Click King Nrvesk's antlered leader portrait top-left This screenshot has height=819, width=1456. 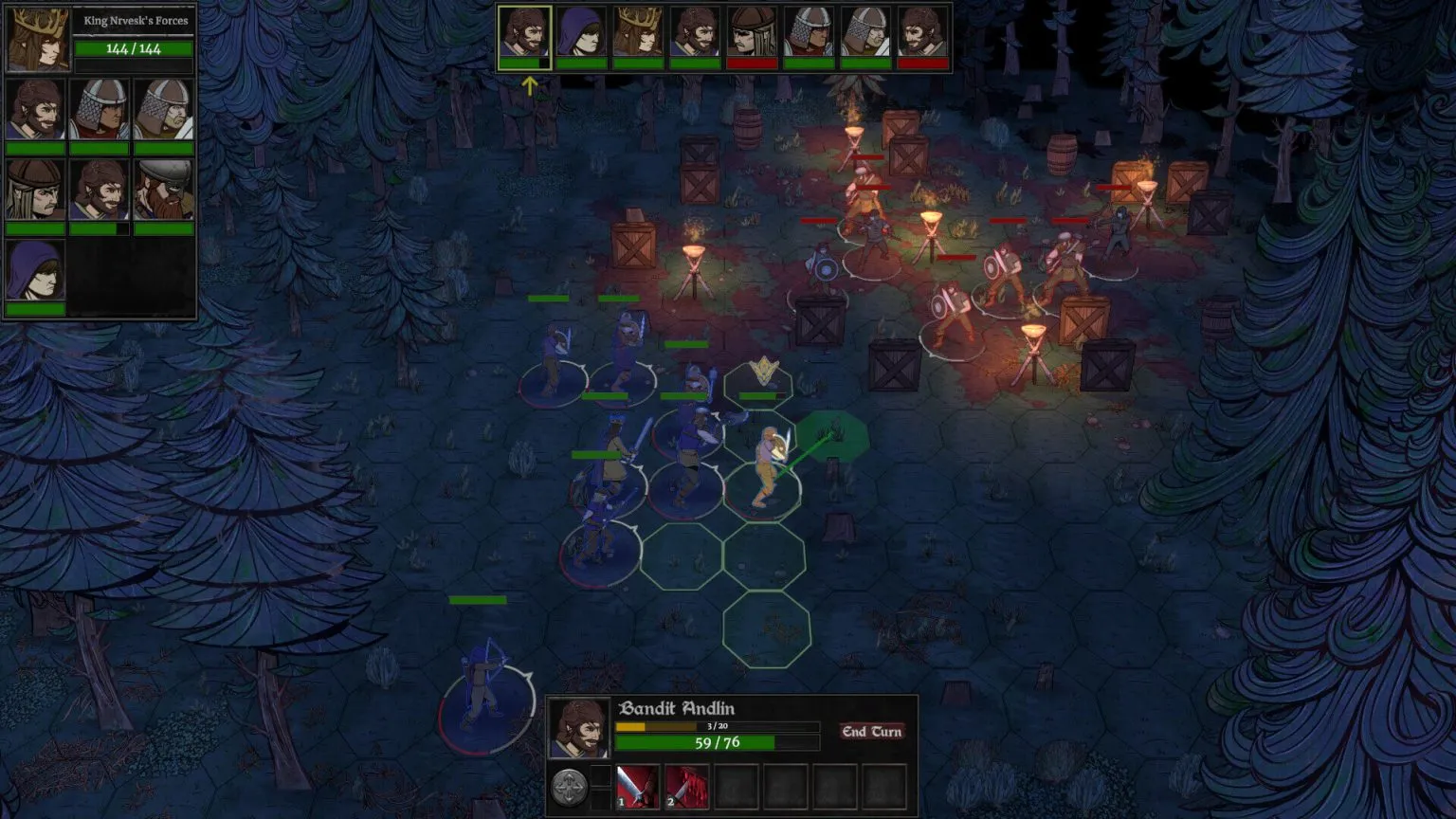(36, 40)
